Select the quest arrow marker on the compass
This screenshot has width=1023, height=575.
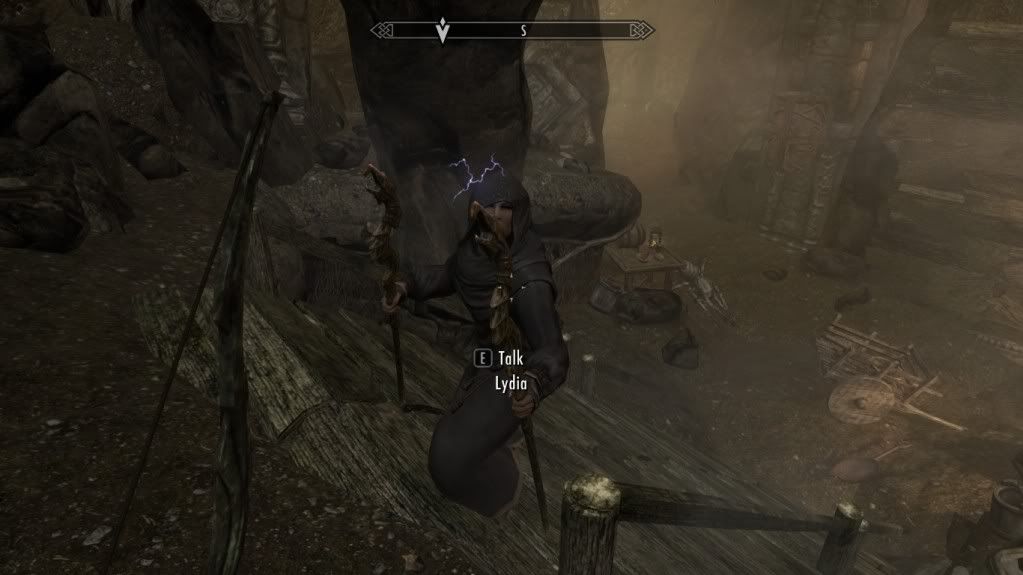coord(442,32)
